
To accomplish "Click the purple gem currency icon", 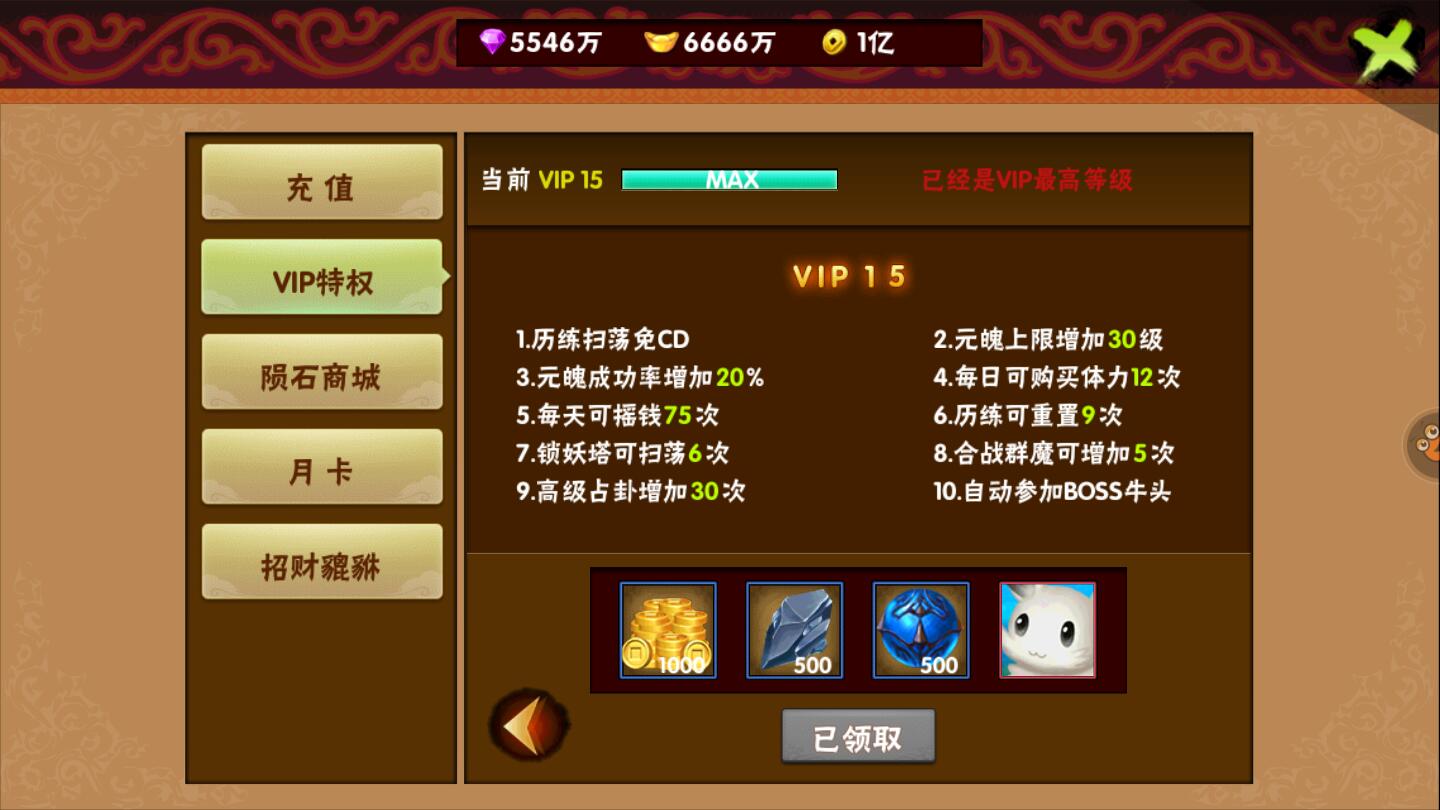I will click(x=495, y=43).
